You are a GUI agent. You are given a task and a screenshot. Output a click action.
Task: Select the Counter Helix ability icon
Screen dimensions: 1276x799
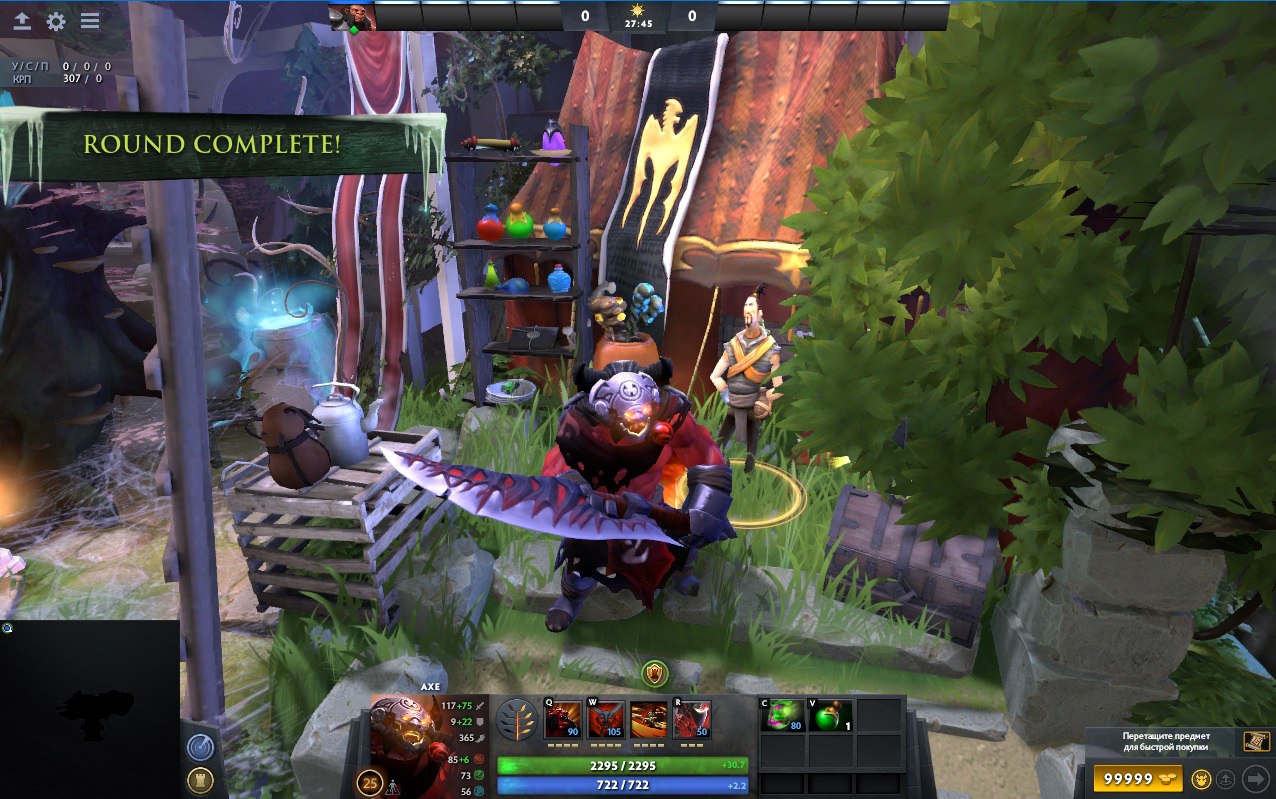pyautogui.click(x=649, y=720)
